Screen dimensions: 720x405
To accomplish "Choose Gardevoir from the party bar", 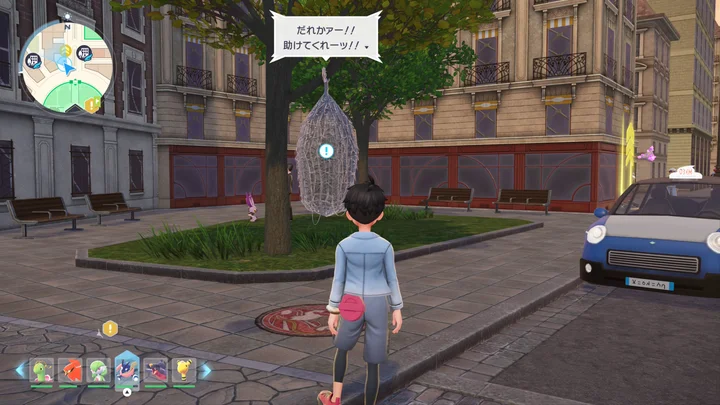I will 98,371.
